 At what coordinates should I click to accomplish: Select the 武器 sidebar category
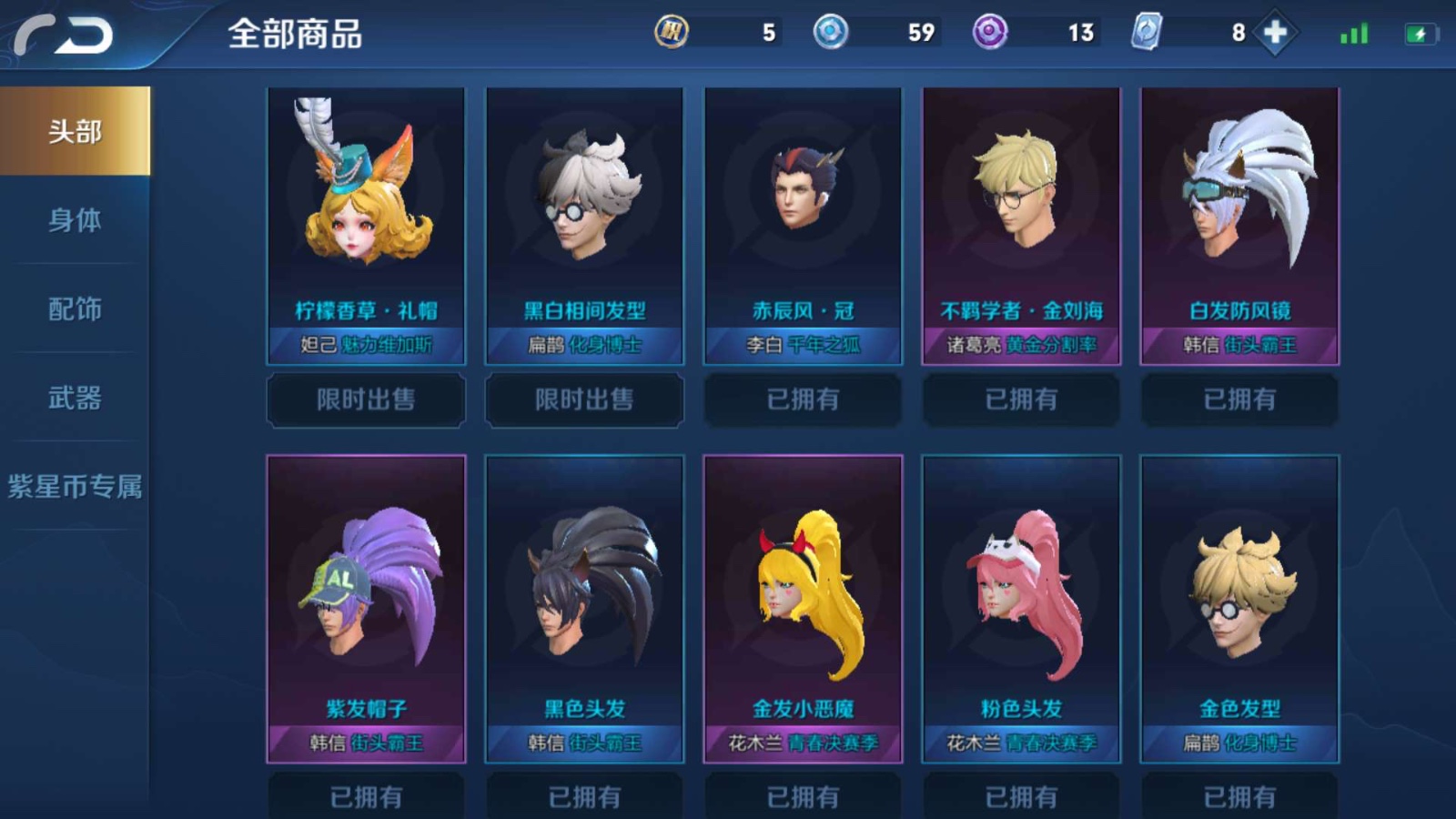click(x=73, y=399)
